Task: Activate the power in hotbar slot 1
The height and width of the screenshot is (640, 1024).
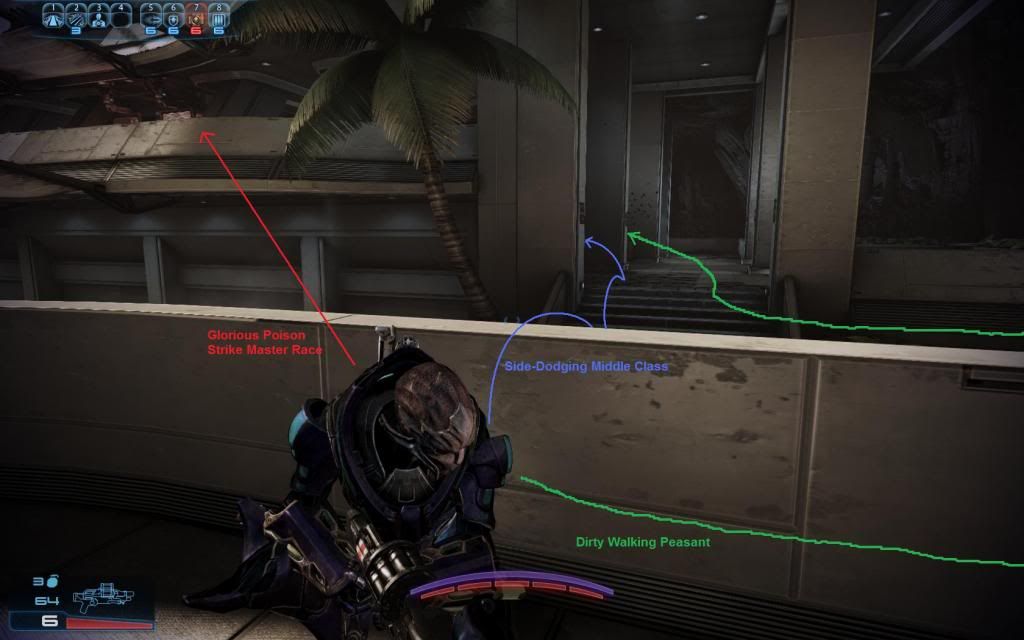Action: pos(54,17)
